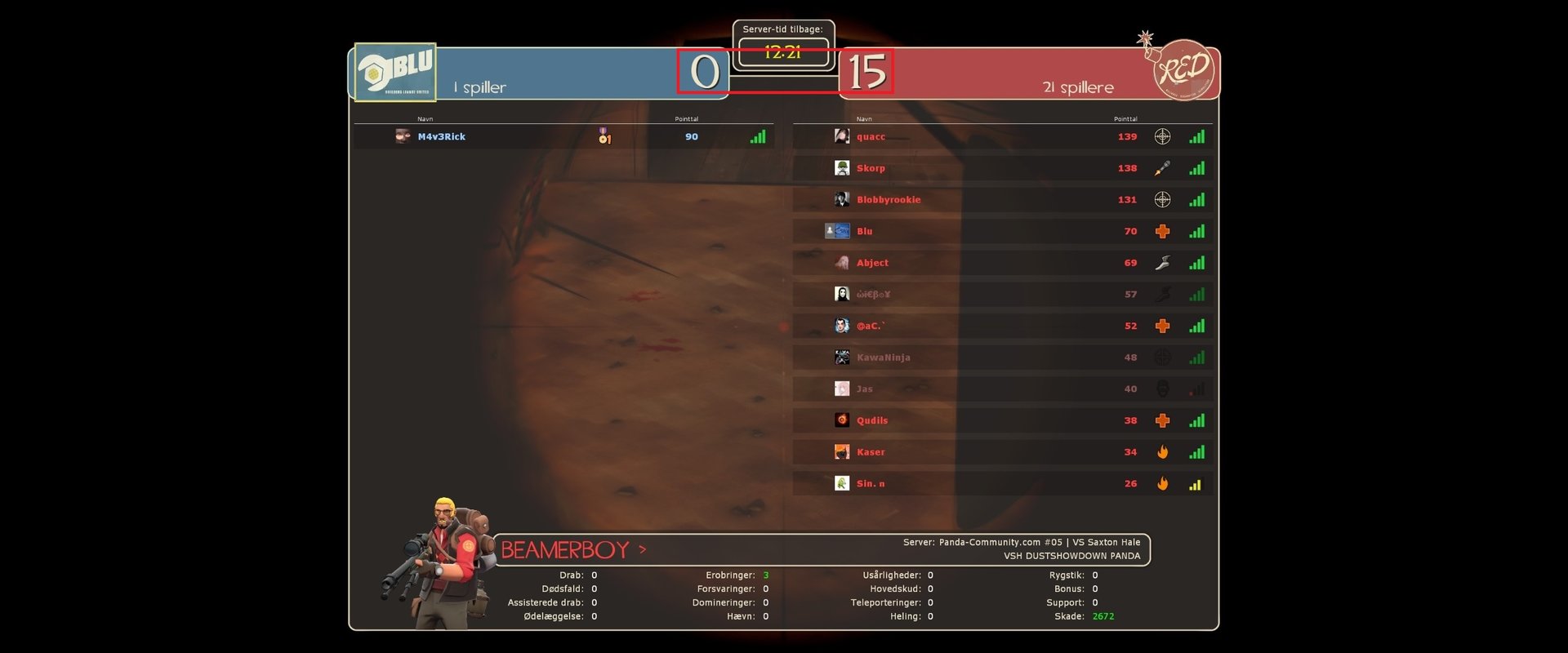1568x653 pixels.
Task: Click the medic cross icon beside Qudils
Action: [x=1162, y=420]
